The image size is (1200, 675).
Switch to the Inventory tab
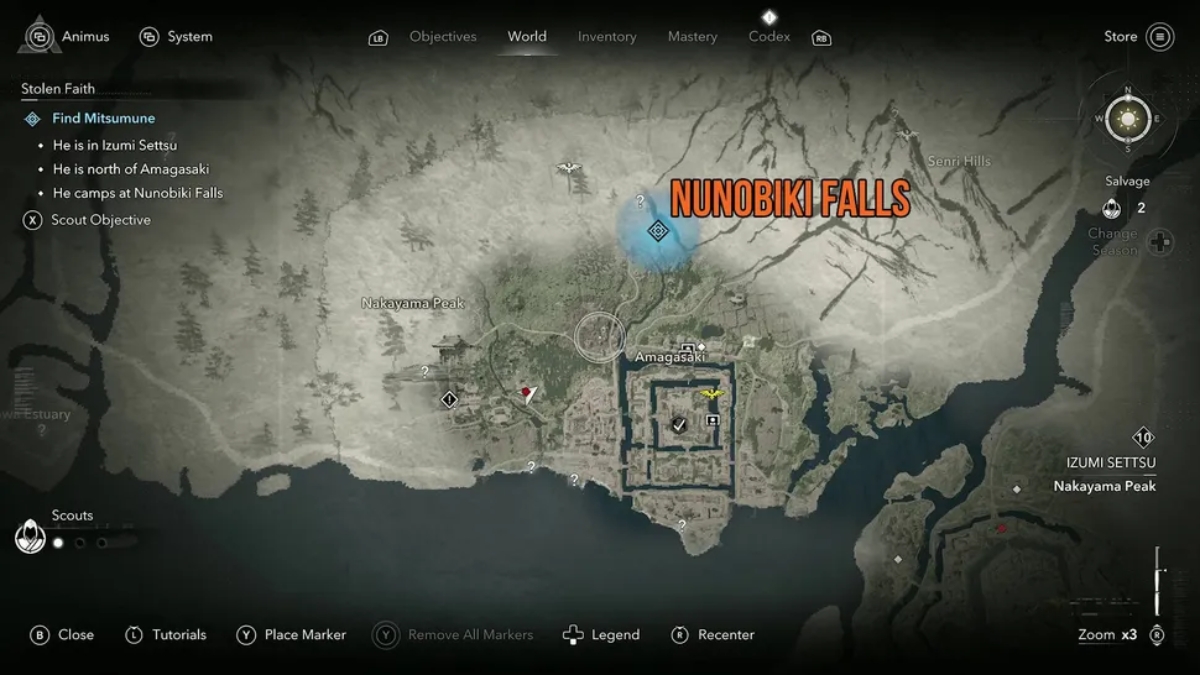tap(606, 37)
